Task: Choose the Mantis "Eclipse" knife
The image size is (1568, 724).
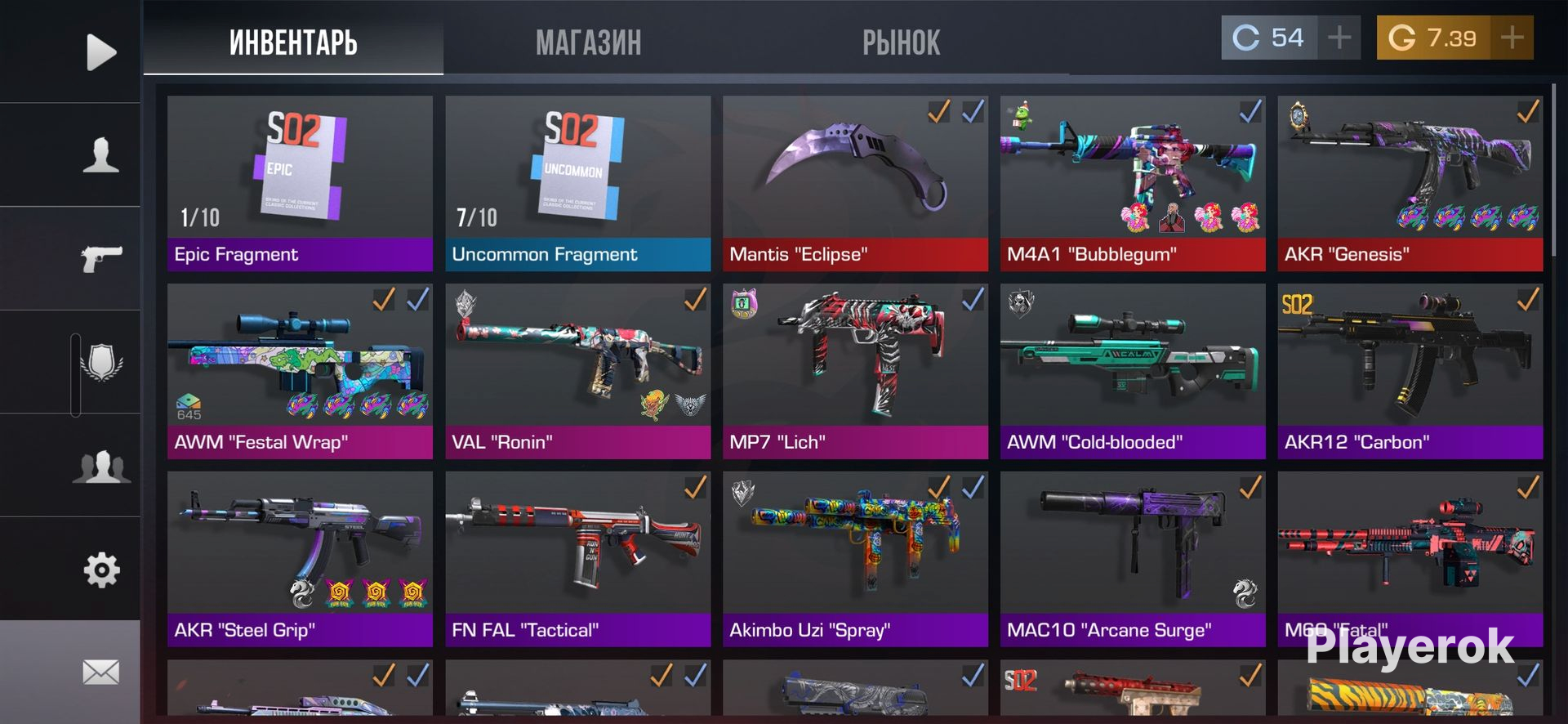Action: 855,183
